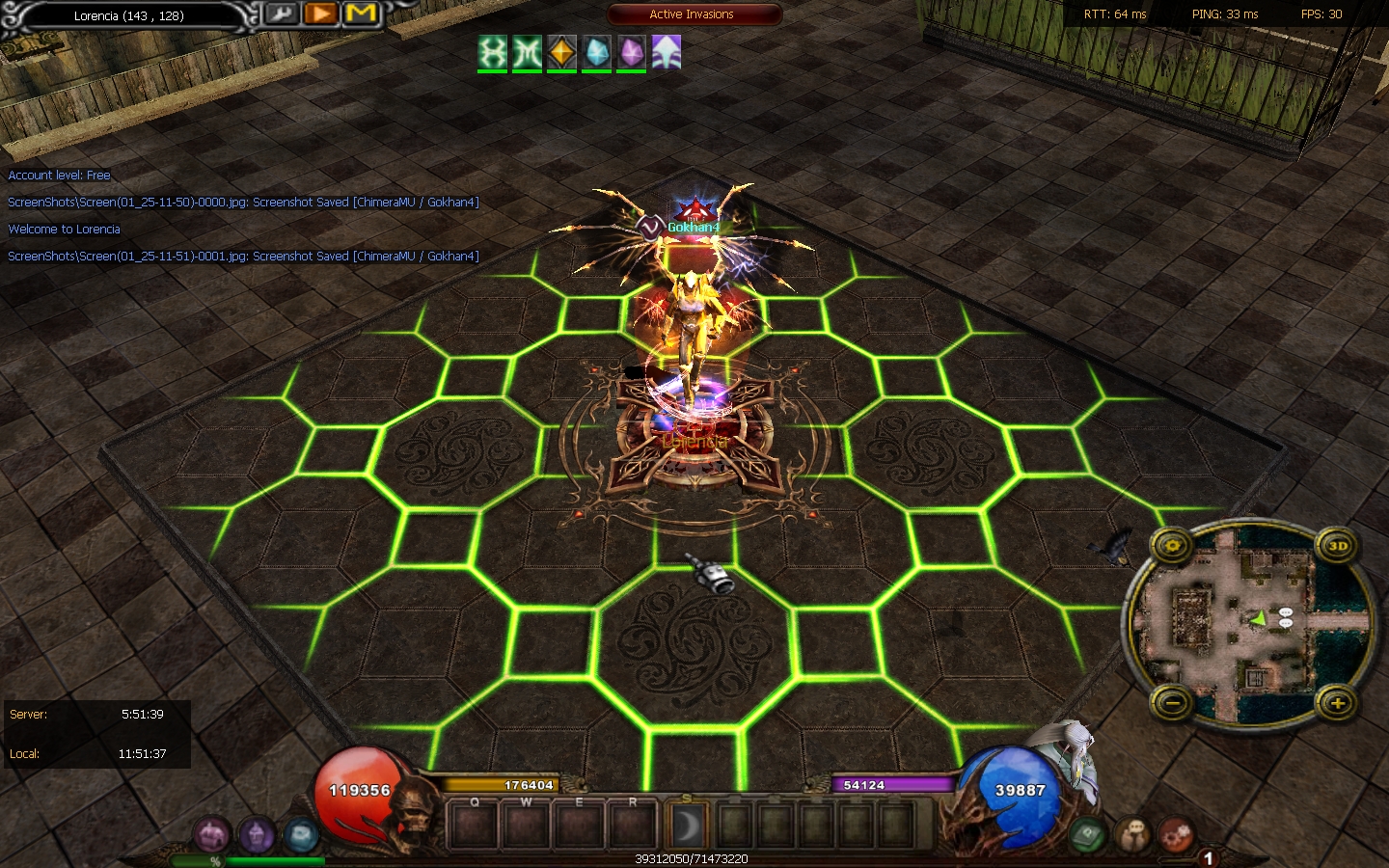Expand the Active Invasions panel
The image size is (1389, 868).
pos(694,14)
